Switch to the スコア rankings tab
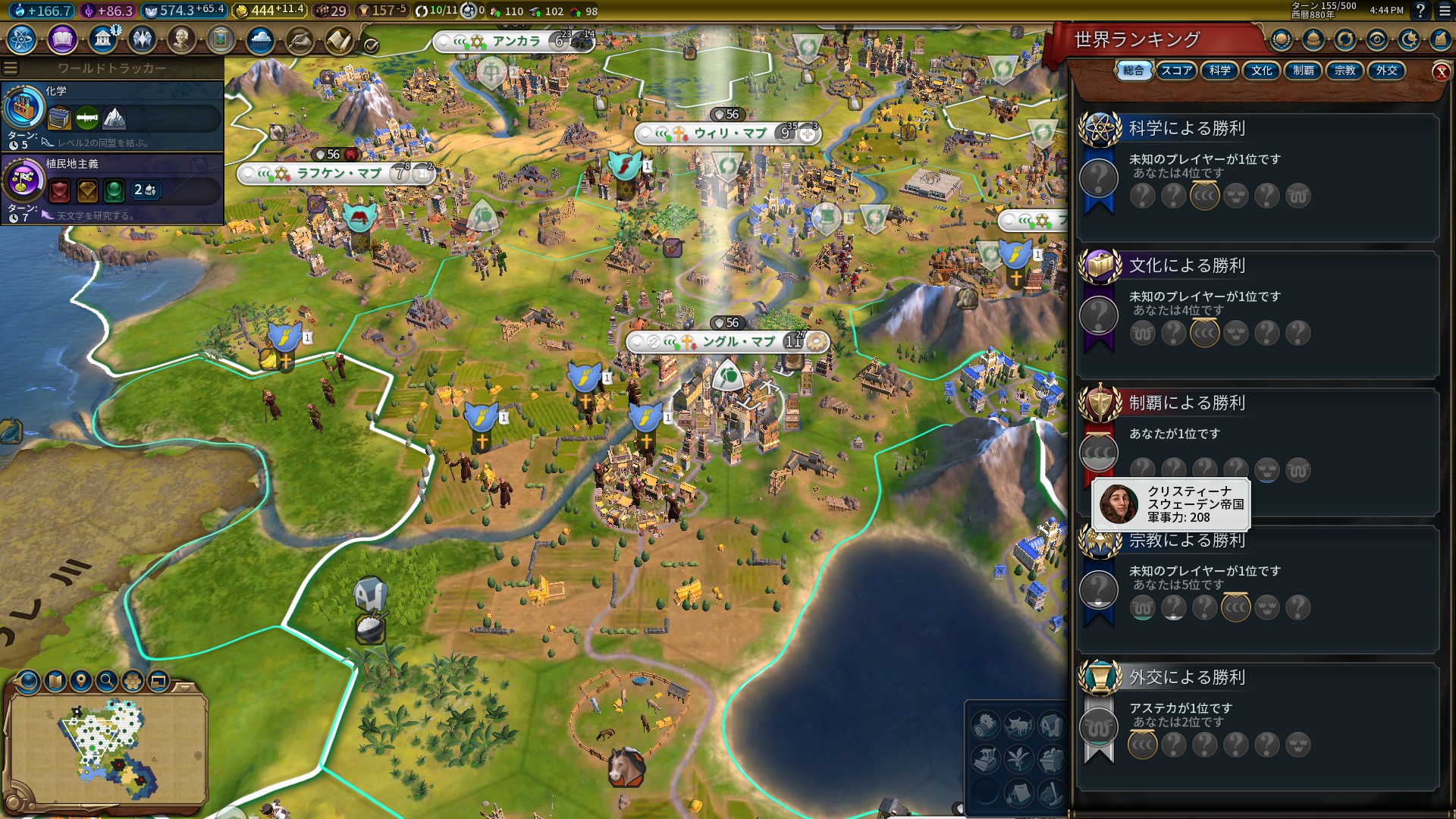This screenshot has height=819, width=1456. pos(1176,71)
